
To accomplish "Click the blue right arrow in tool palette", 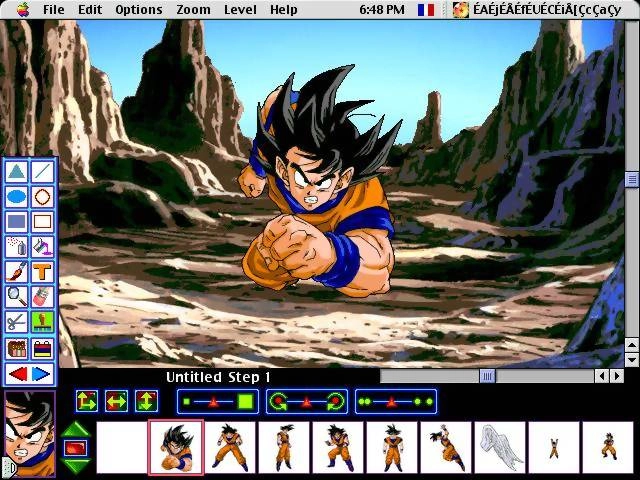I will [41, 374].
